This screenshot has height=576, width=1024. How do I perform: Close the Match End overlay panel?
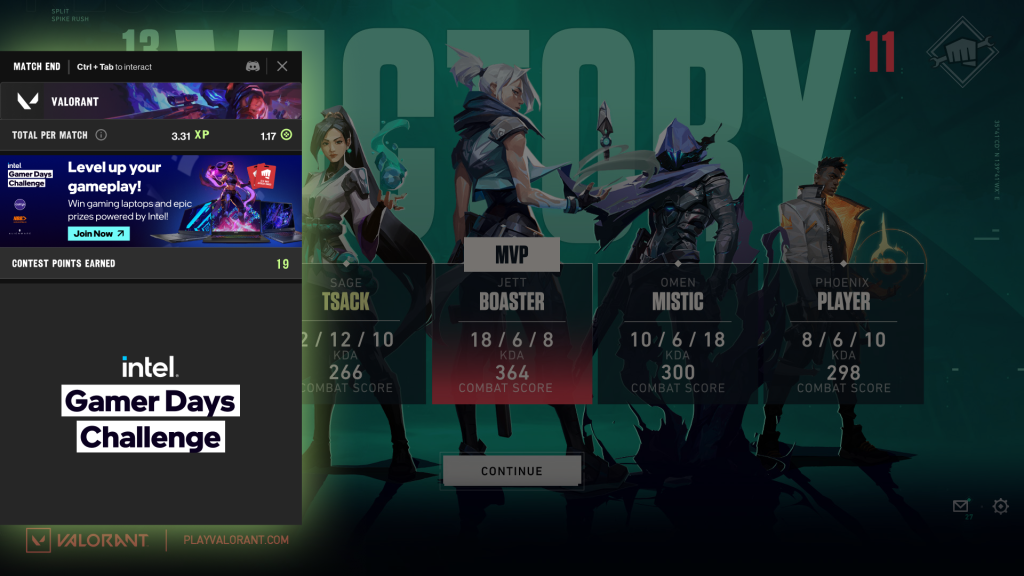tap(282, 66)
